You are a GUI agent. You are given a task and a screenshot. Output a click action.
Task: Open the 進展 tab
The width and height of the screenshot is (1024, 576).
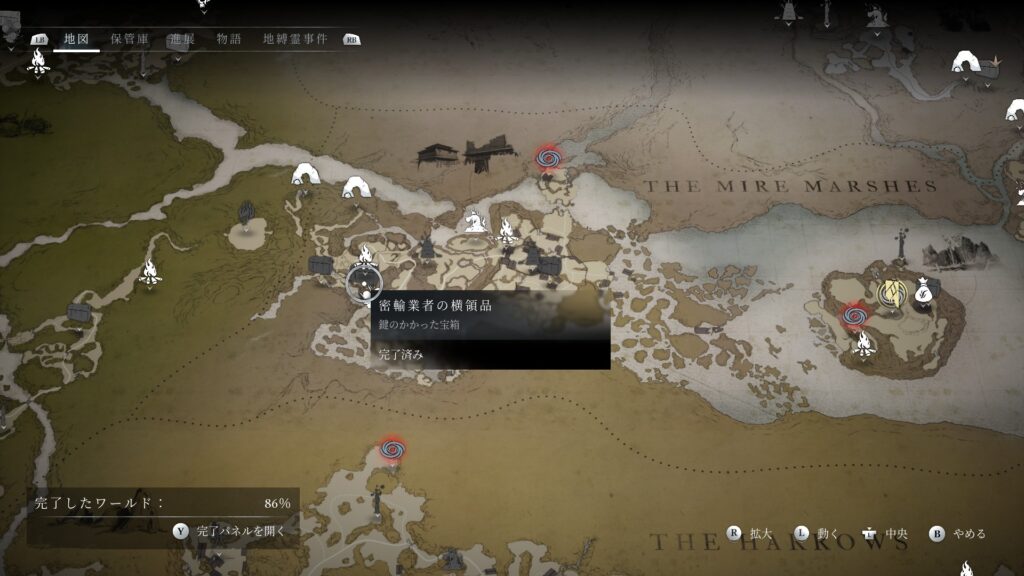(181, 39)
